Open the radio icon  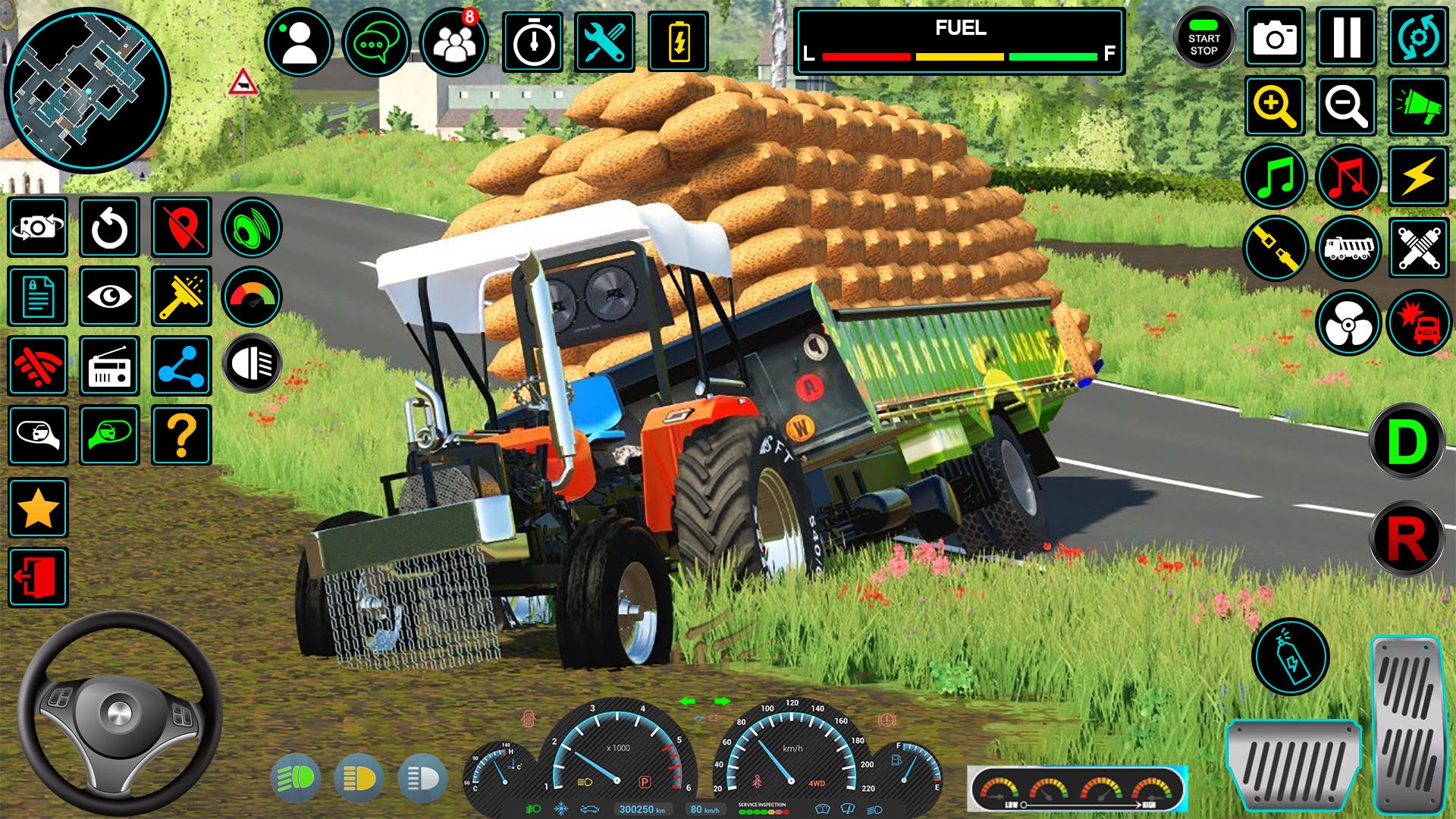pyautogui.click(x=109, y=366)
